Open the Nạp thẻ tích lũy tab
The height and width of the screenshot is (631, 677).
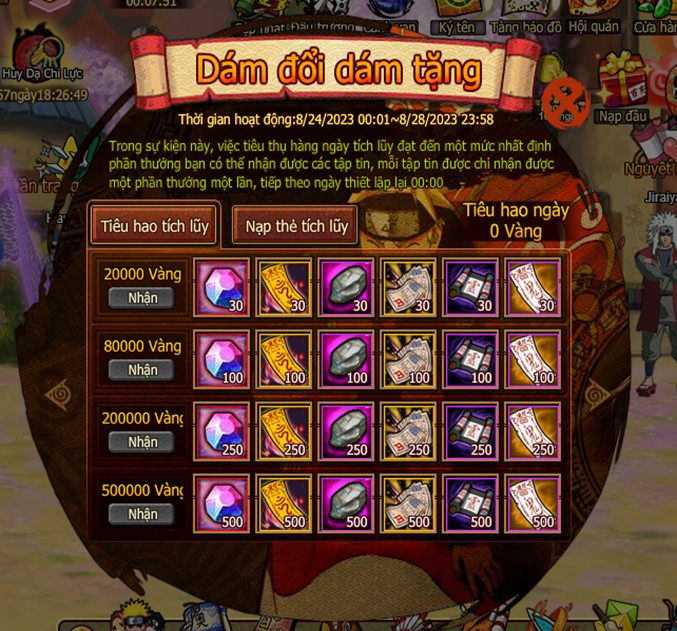pyautogui.click(x=296, y=226)
